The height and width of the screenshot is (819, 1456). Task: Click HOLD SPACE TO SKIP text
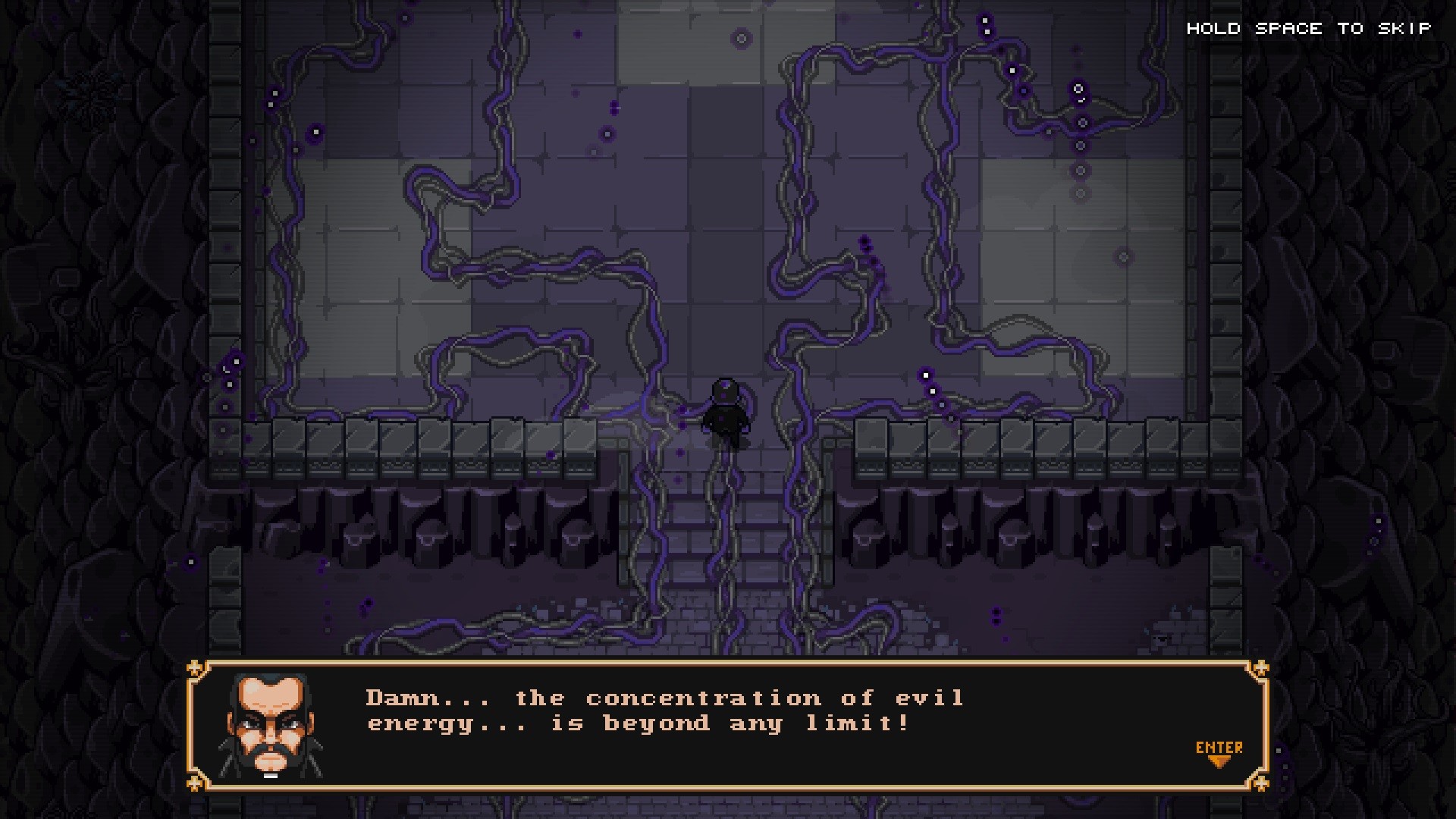click(1310, 29)
